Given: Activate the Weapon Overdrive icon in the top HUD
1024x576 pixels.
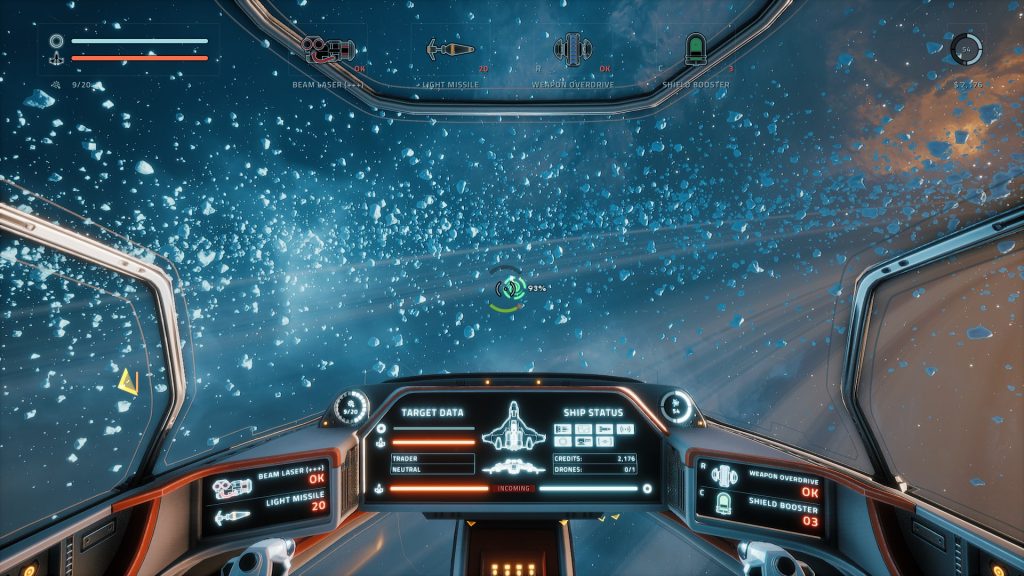Looking at the screenshot, I should click(x=570, y=48).
